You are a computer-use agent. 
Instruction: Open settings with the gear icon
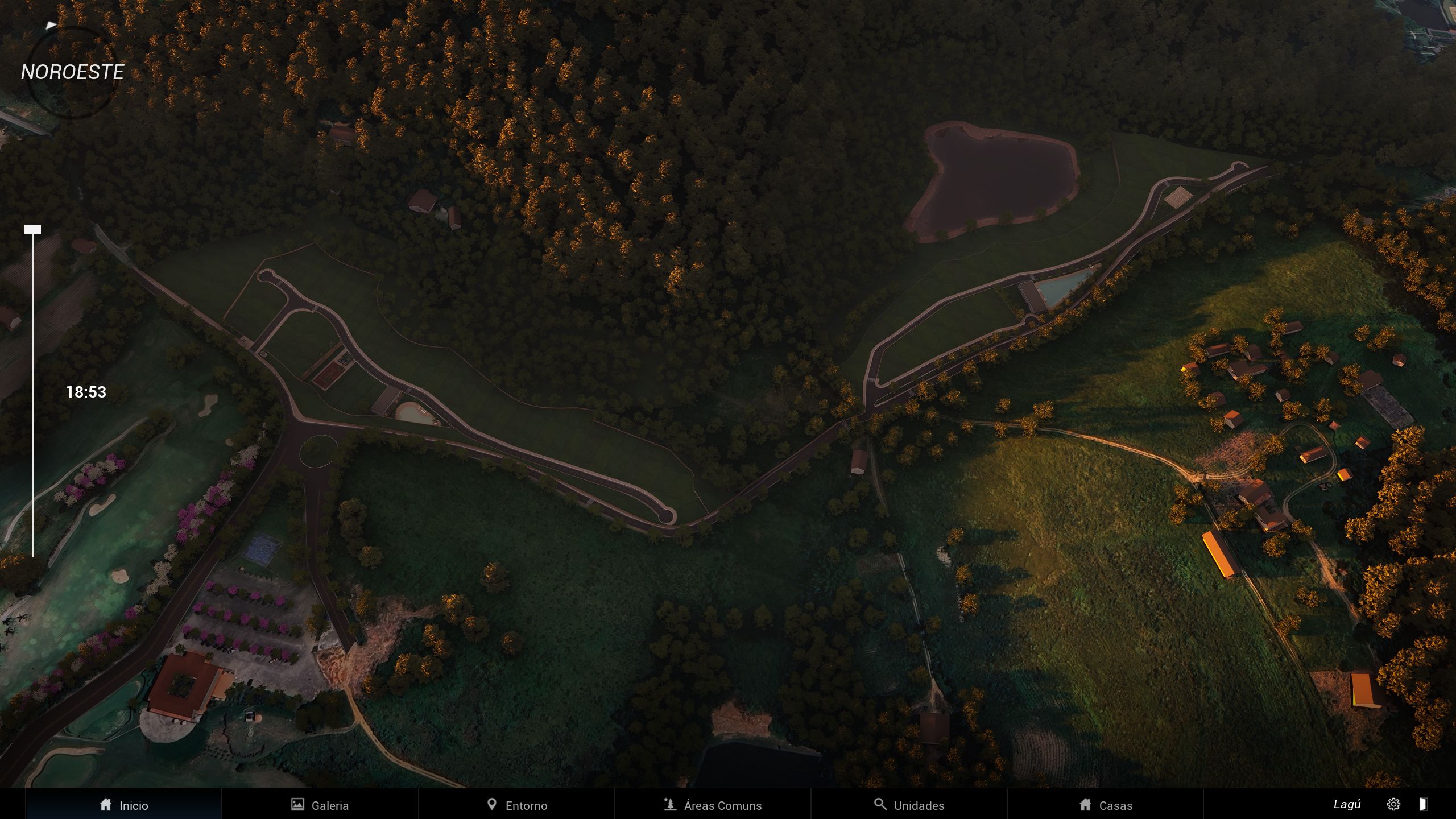click(x=1393, y=804)
